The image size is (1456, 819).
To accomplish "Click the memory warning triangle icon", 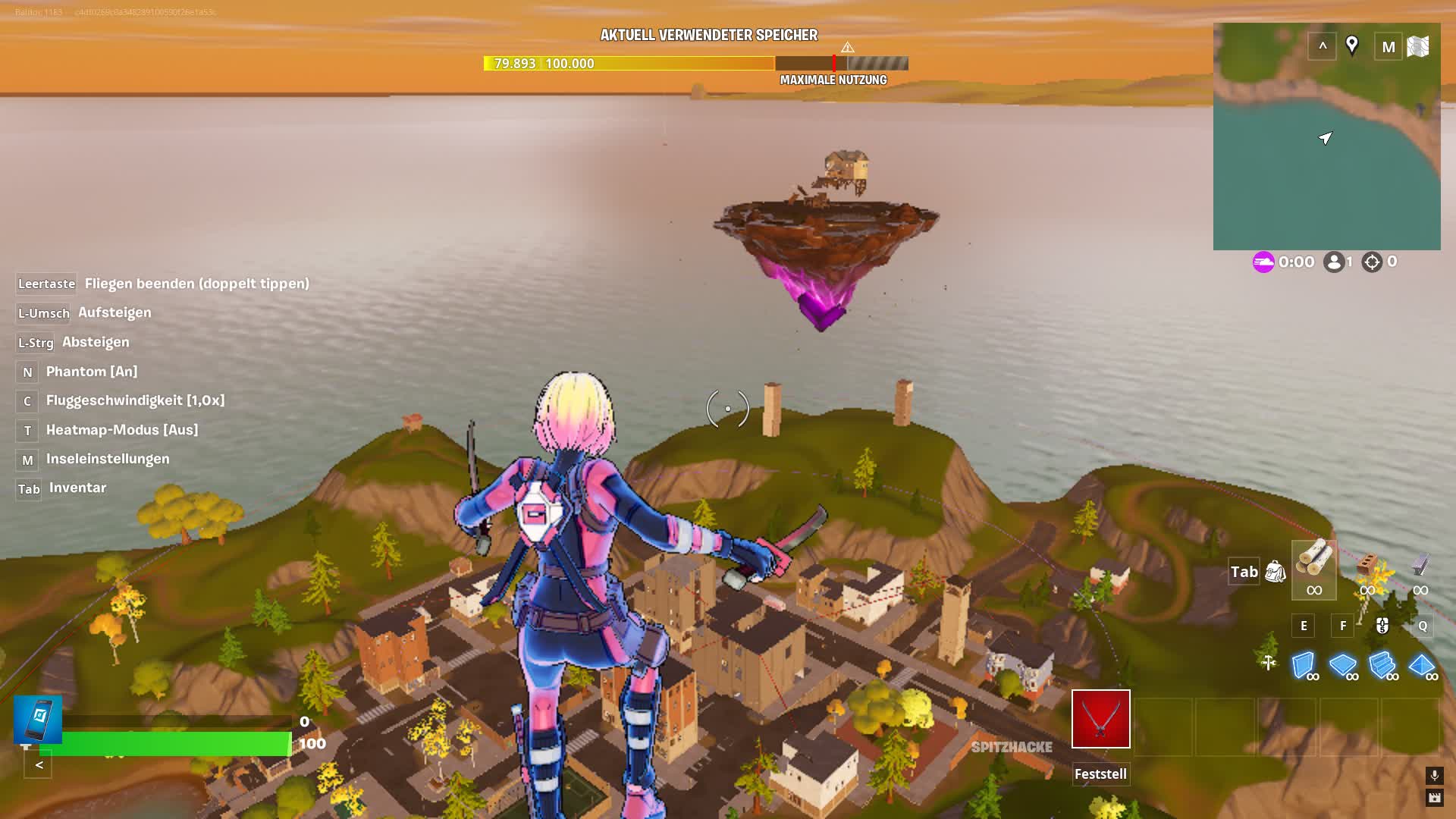I will [x=847, y=48].
